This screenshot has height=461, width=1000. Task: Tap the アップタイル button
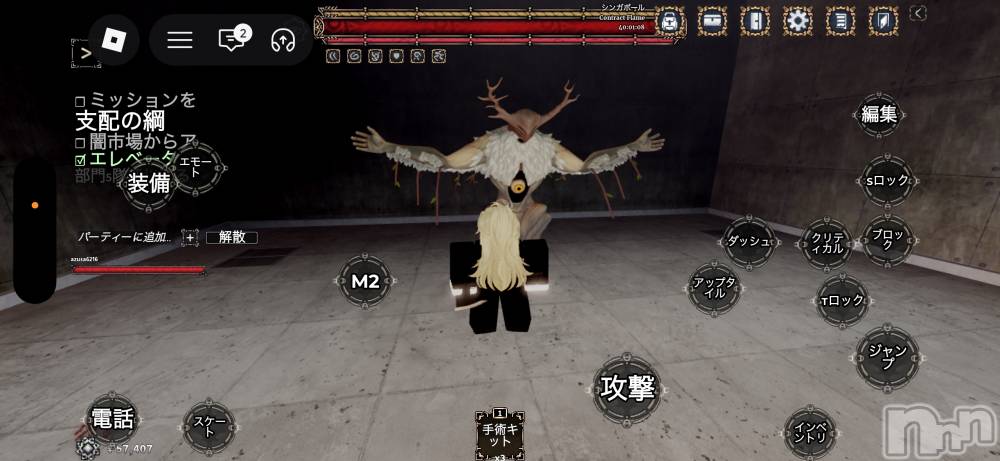click(715, 289)
